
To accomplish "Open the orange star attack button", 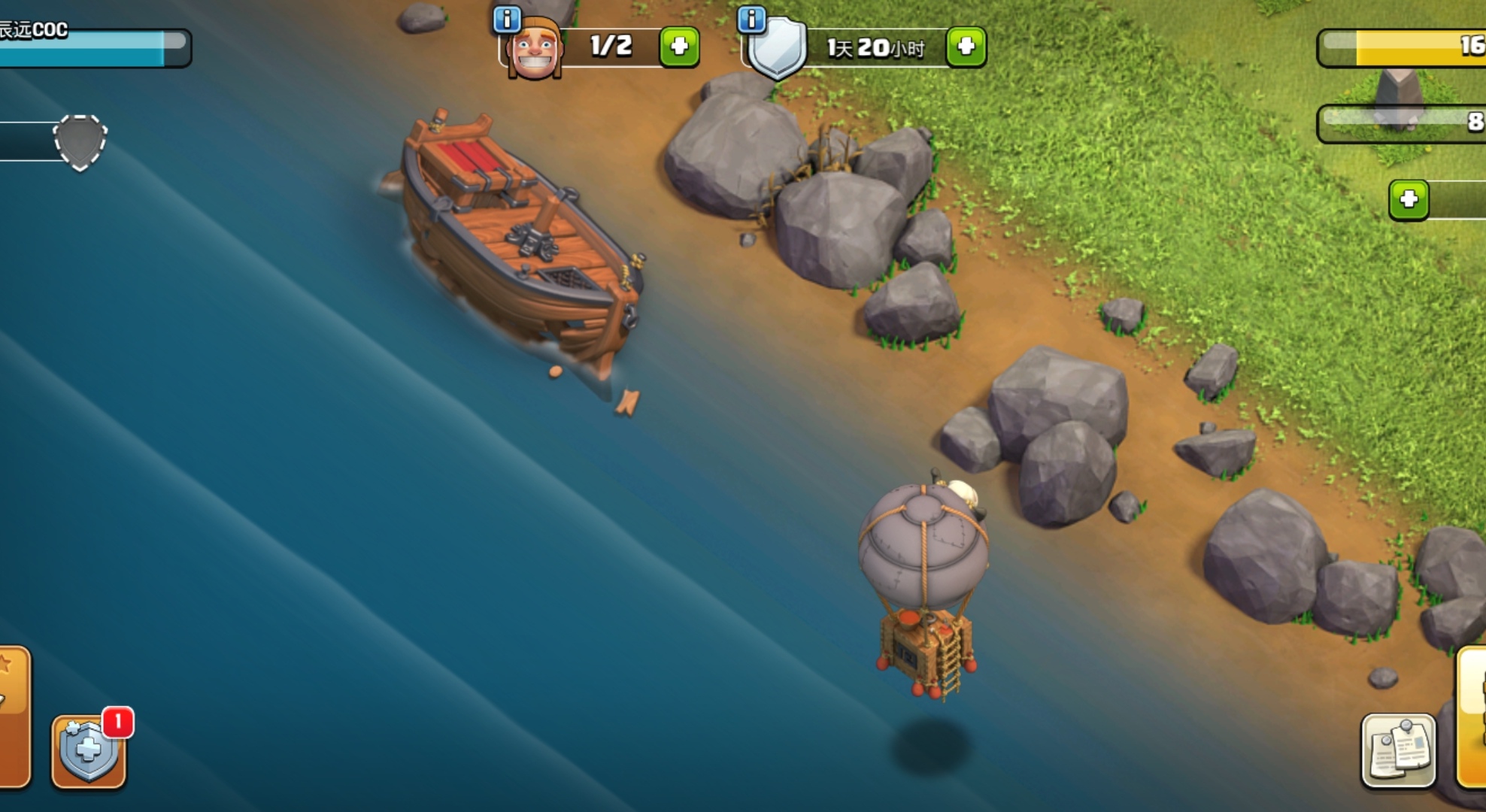I will (12, 714).
